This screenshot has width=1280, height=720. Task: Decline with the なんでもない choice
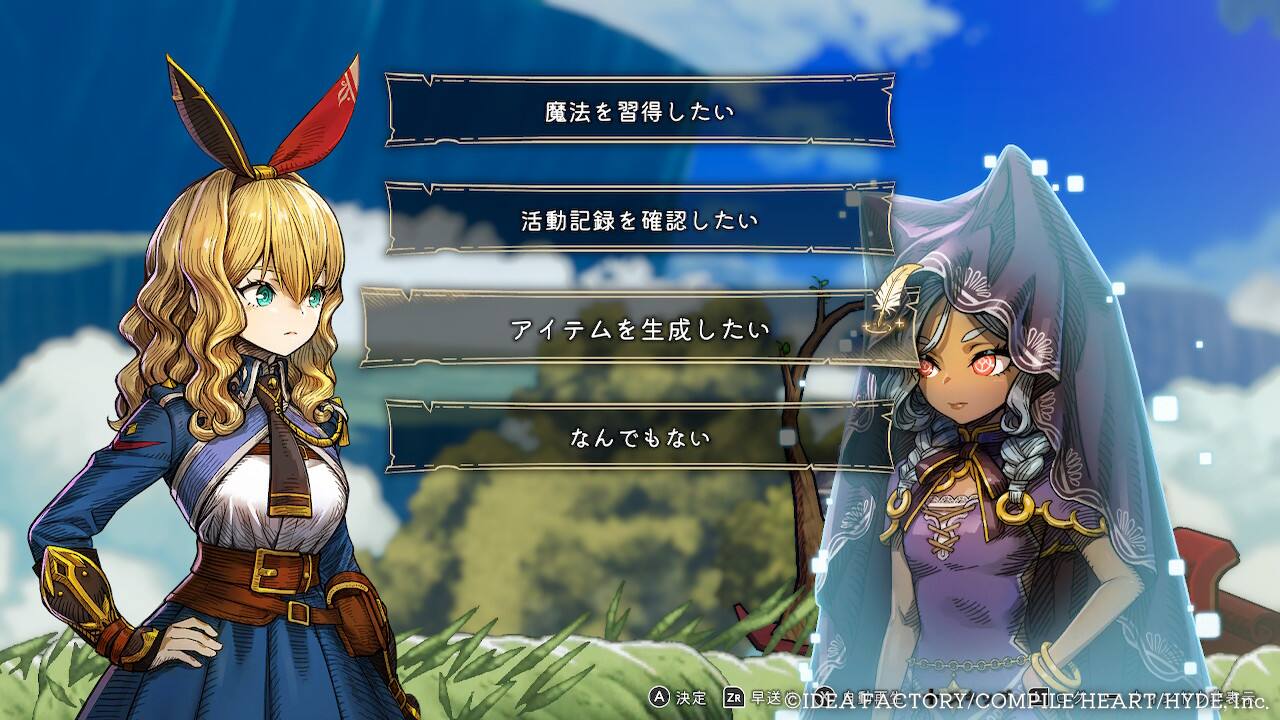640,437
